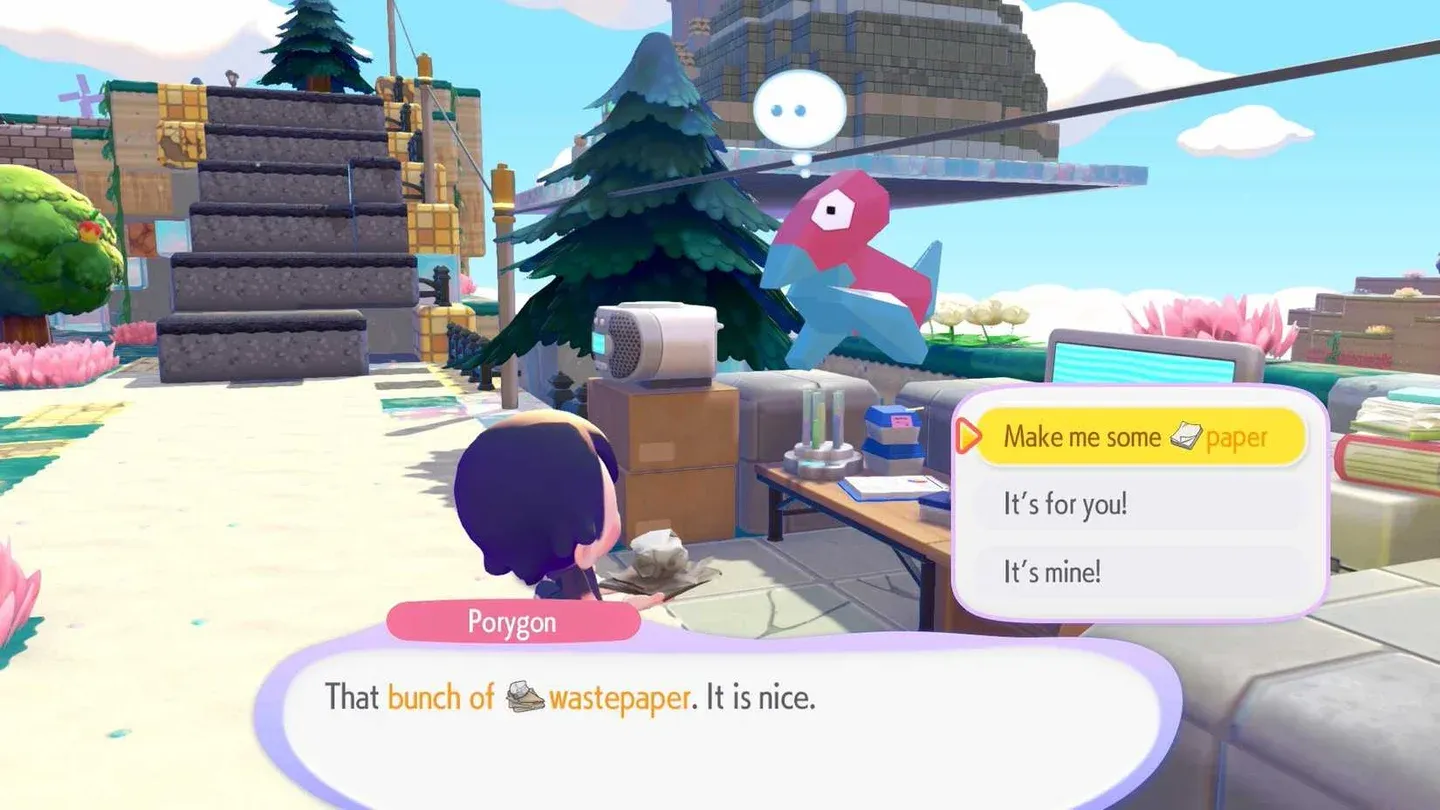This screenshot has height=810, width=1440.
Task: Choose the "Make me some paper" reply
Action: point(1139,437)
